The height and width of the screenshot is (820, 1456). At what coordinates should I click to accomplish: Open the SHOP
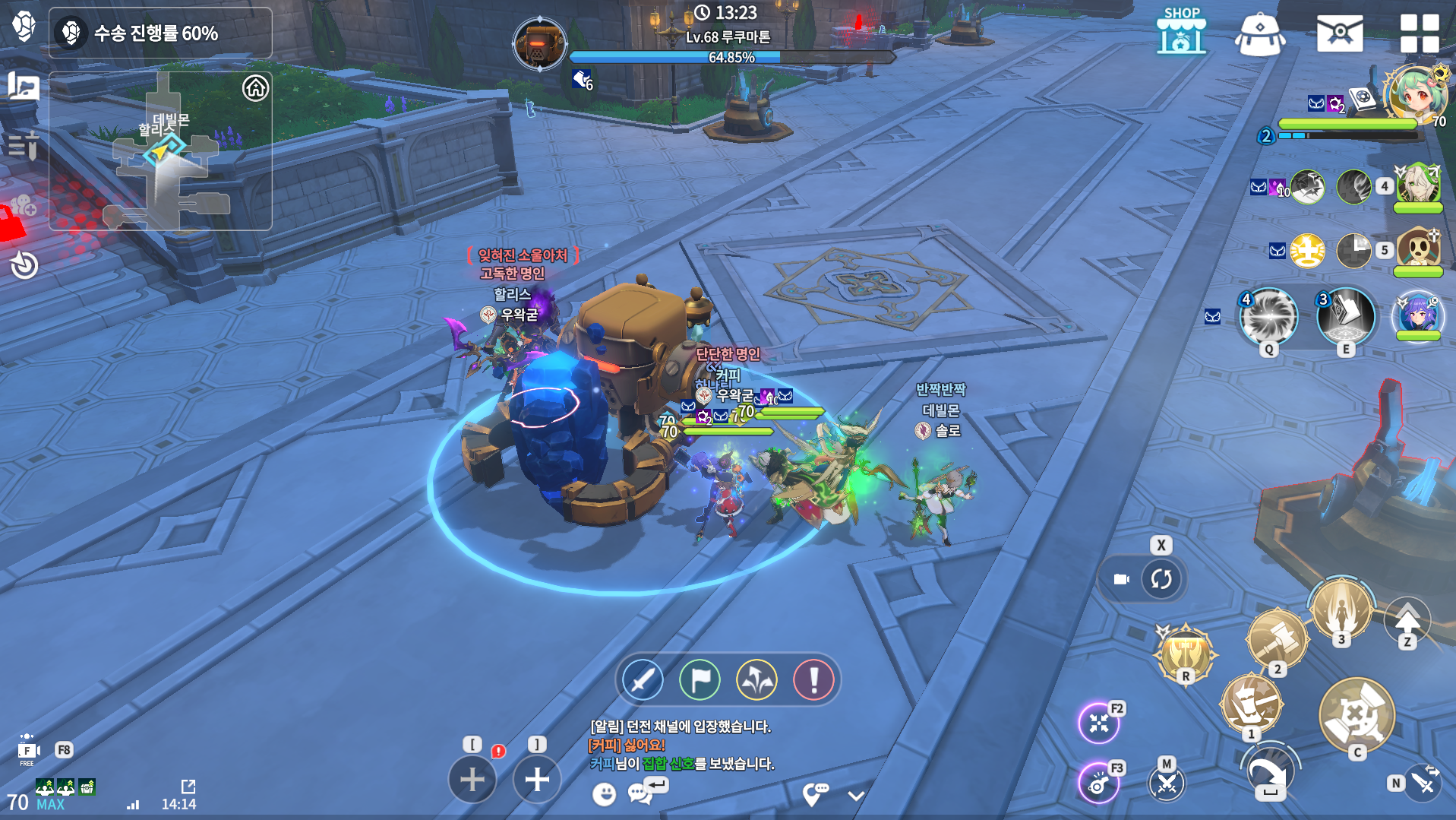[x=1181, y=33]
